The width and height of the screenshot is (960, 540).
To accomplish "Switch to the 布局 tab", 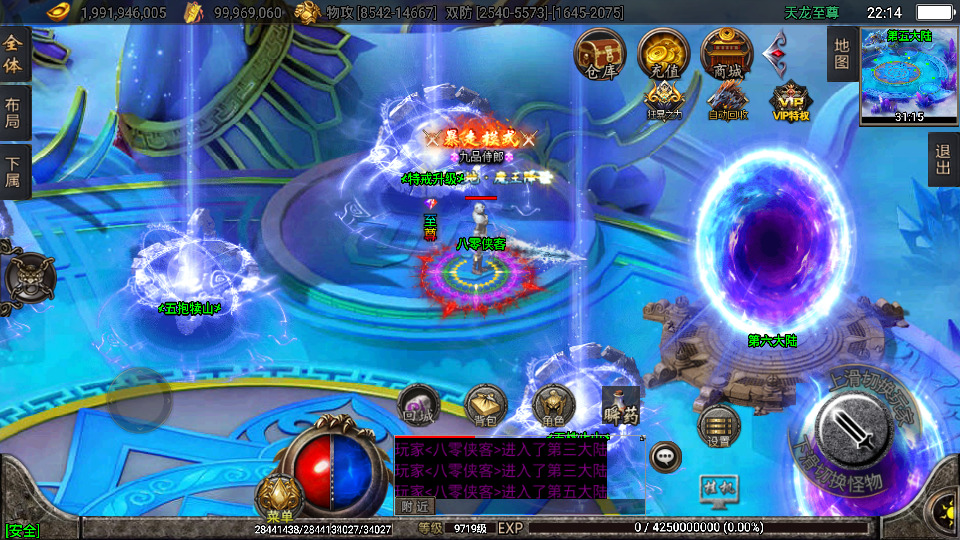I will (13, 113).
